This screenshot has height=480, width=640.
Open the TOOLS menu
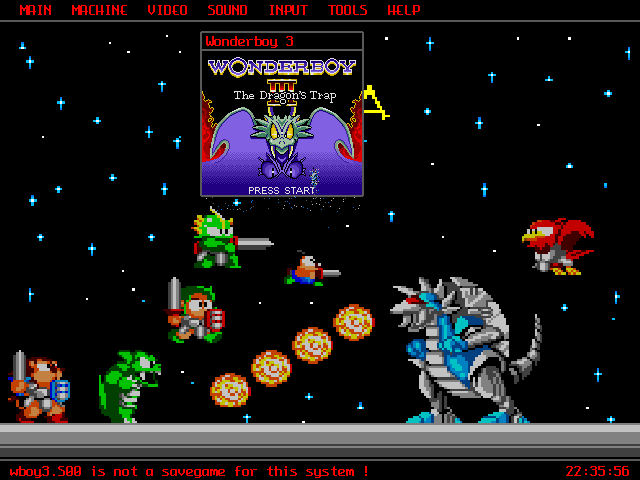[348, 11]
